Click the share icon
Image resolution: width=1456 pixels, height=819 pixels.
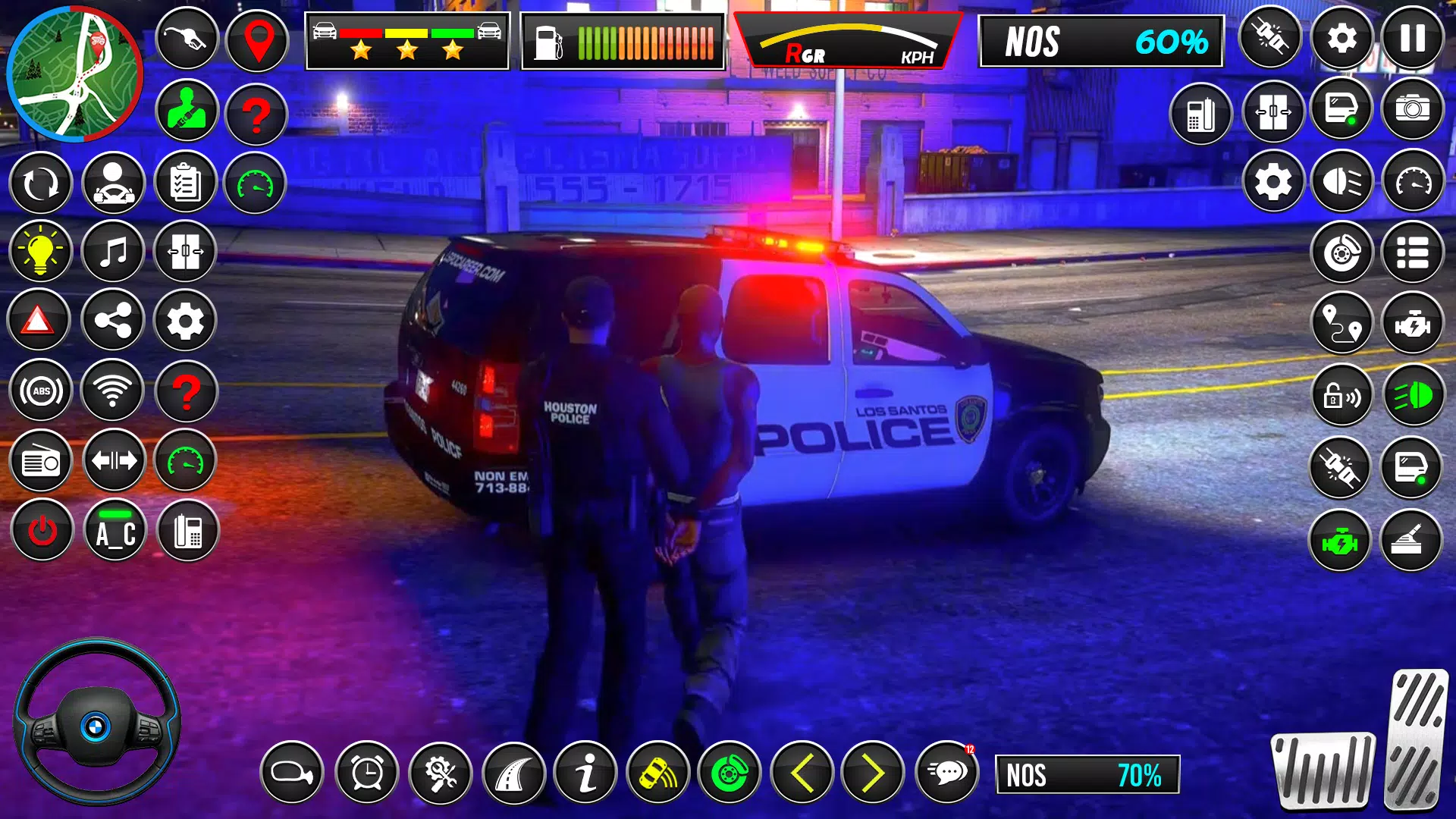tap(113, 322)
